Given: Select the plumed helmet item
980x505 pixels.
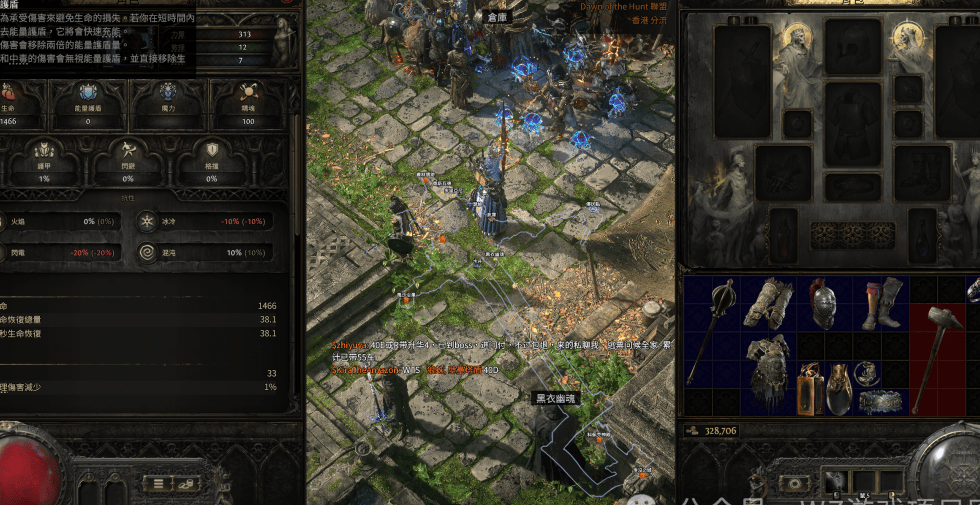Looking at the screenshot, I should click(x=823, y=304).
